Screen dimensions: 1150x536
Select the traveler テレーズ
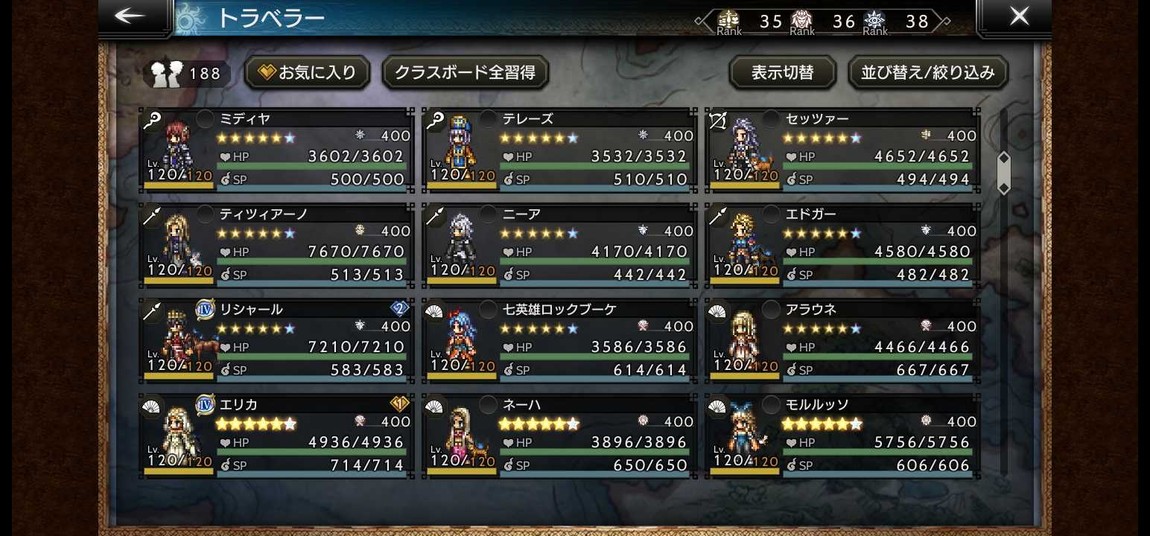click(559, 149)
